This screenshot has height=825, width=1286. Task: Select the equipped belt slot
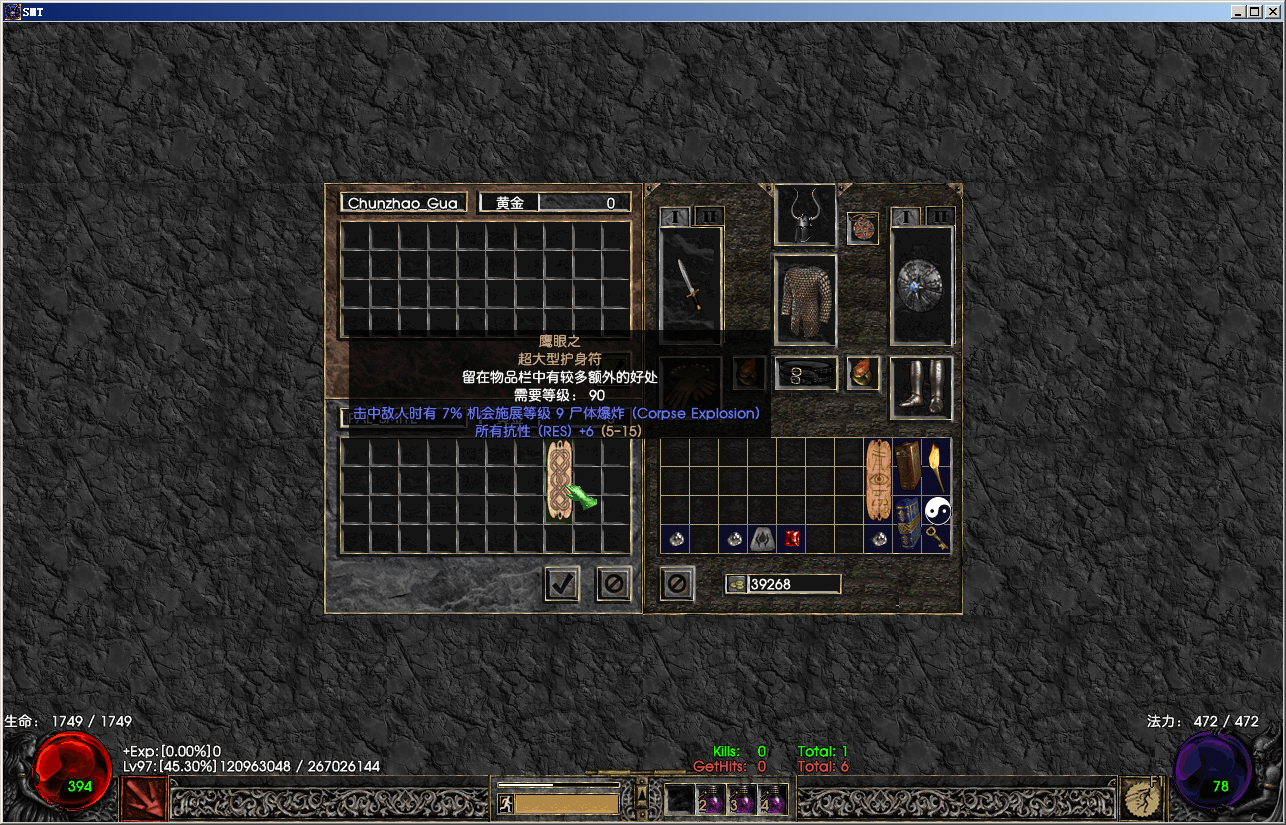tap(805, 374)
